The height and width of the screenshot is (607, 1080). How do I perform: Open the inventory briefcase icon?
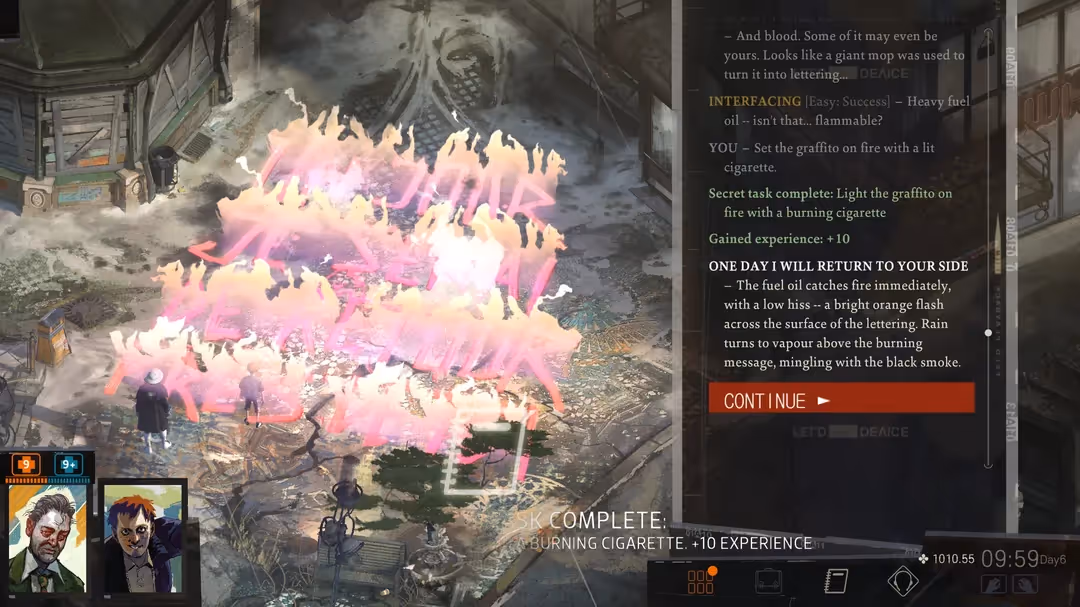768,581
